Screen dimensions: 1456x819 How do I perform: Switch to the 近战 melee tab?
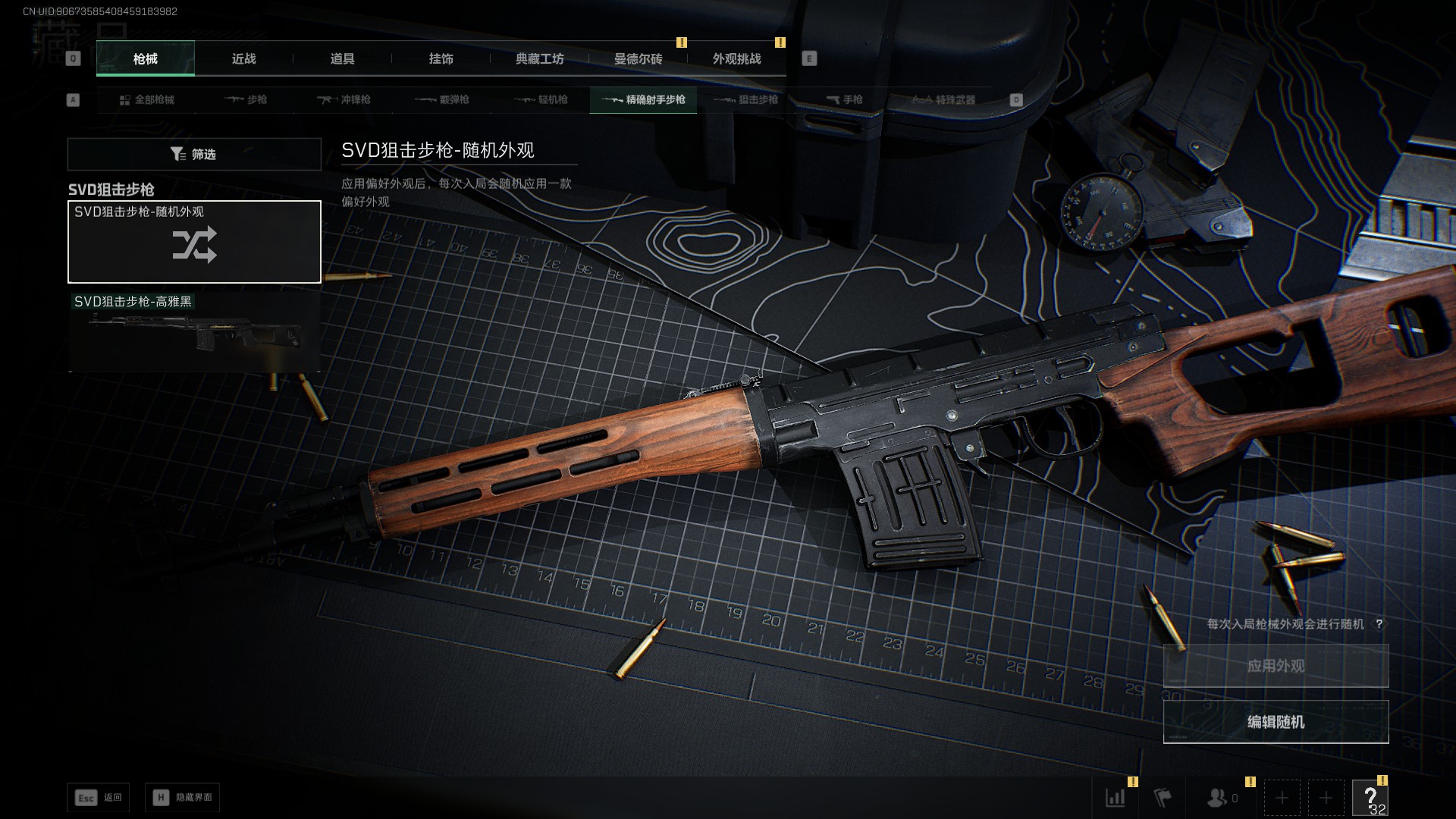pos(243,58)
